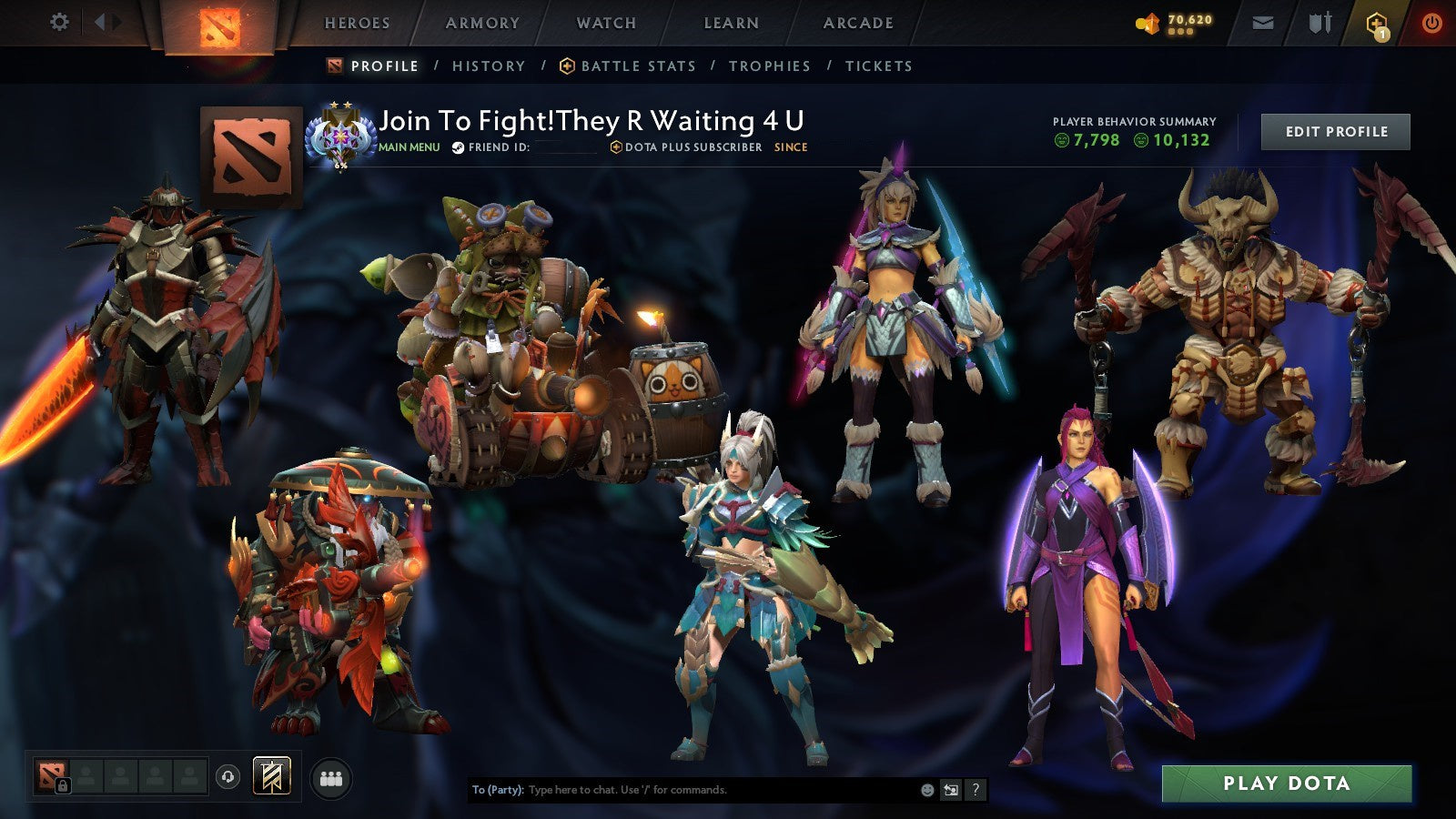Toggle the party lobby lock icon
Image resolution: width=1456 pixels, height=819 pixels.
(63, 784)
